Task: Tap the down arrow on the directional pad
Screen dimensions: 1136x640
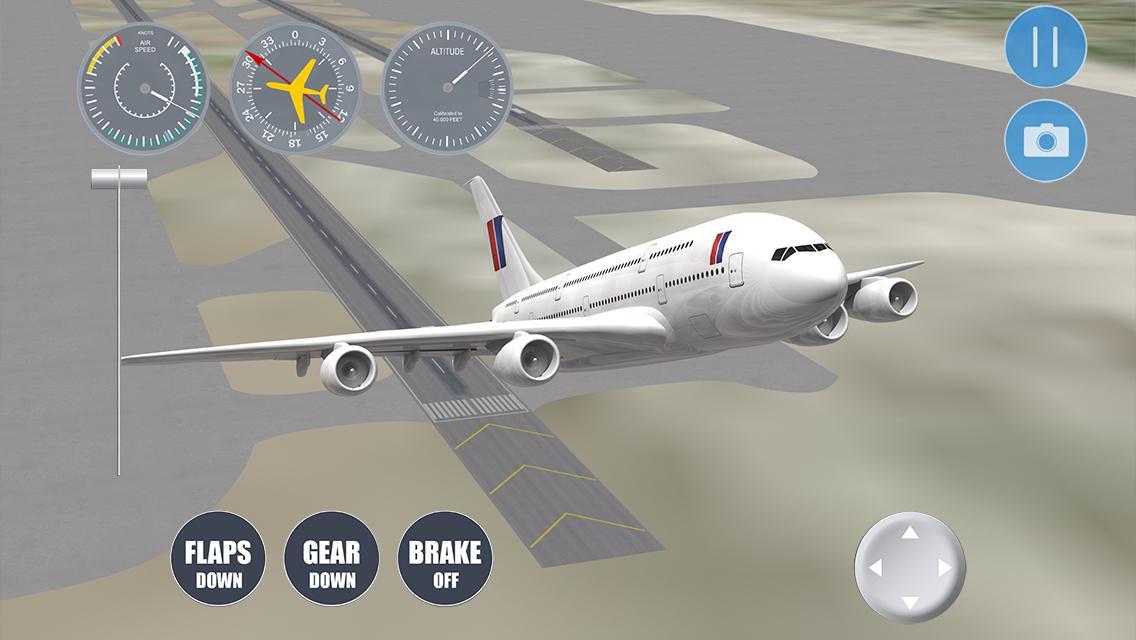Action: (x=910, y=602)
